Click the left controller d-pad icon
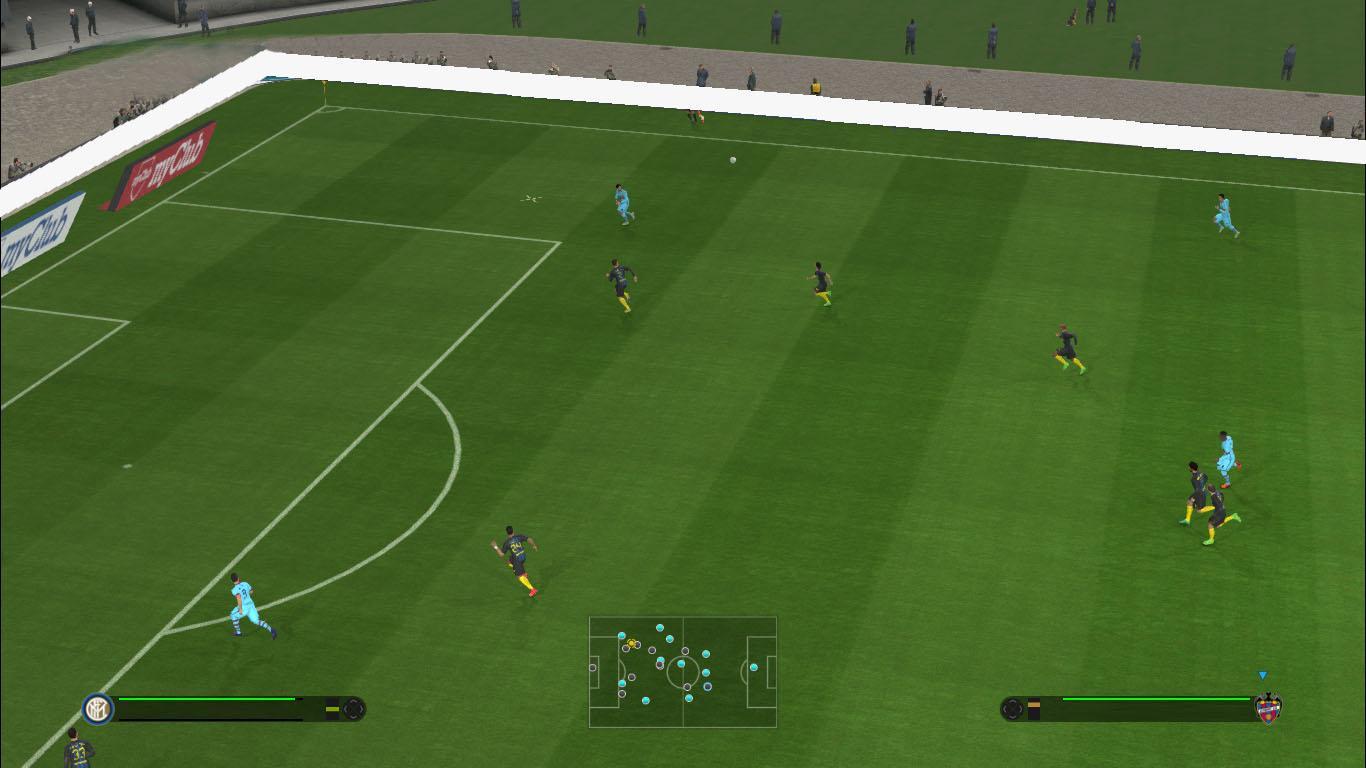1366x768 pixels. [354, 710]
